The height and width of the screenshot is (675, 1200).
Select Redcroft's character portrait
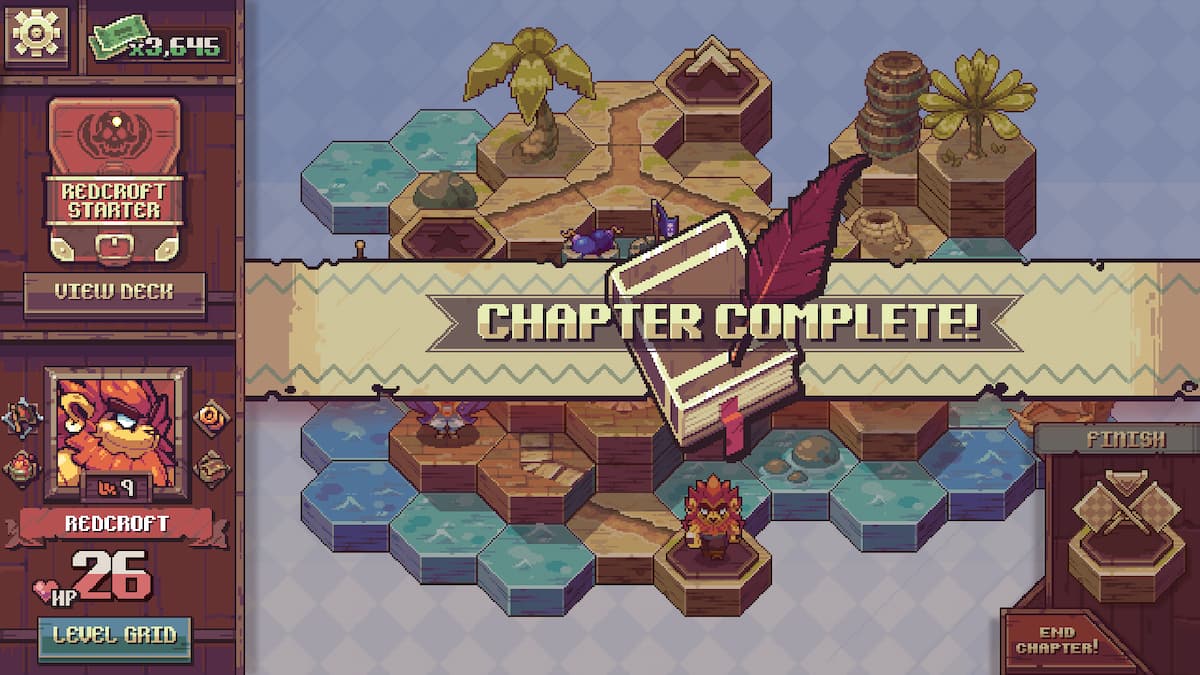tap(115, 432)
